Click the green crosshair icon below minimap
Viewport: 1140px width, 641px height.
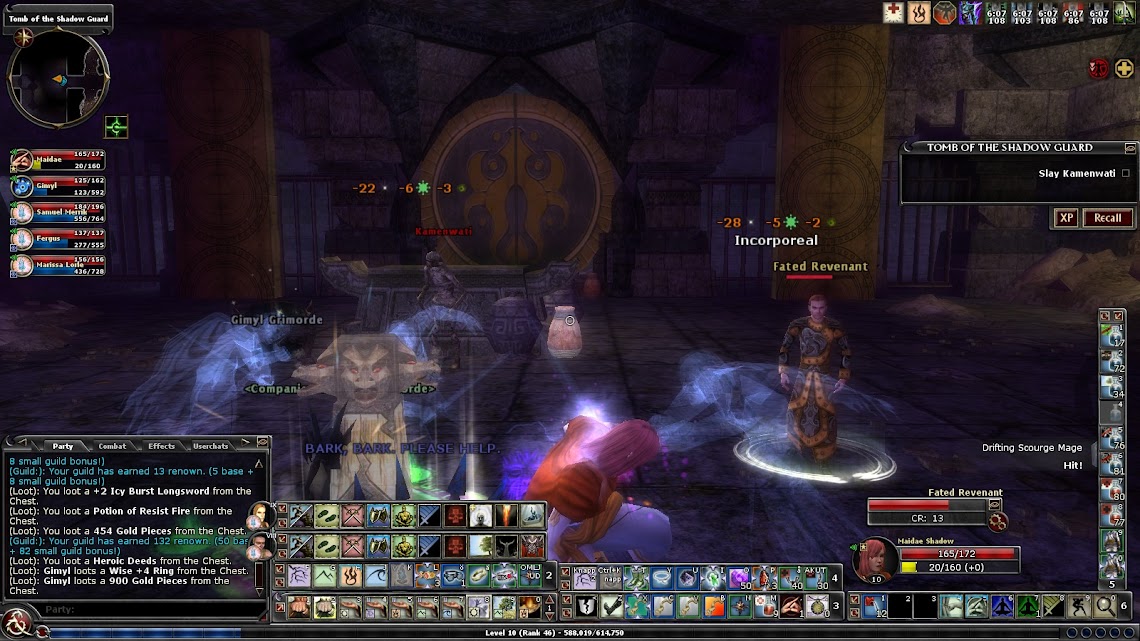point(116,127)
